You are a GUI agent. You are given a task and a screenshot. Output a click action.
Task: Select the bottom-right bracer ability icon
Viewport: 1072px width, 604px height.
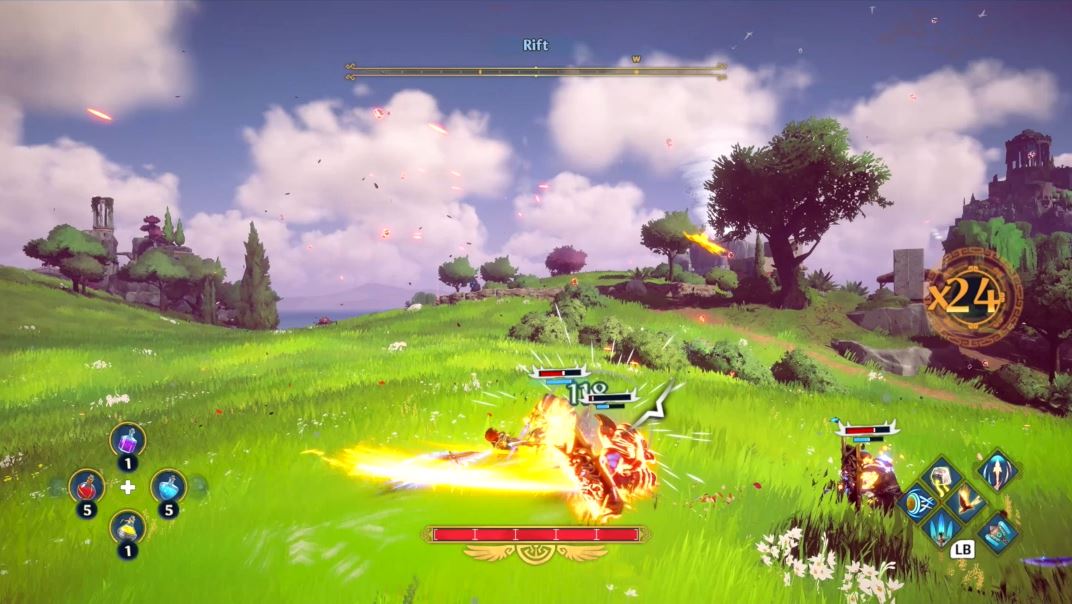996,532
